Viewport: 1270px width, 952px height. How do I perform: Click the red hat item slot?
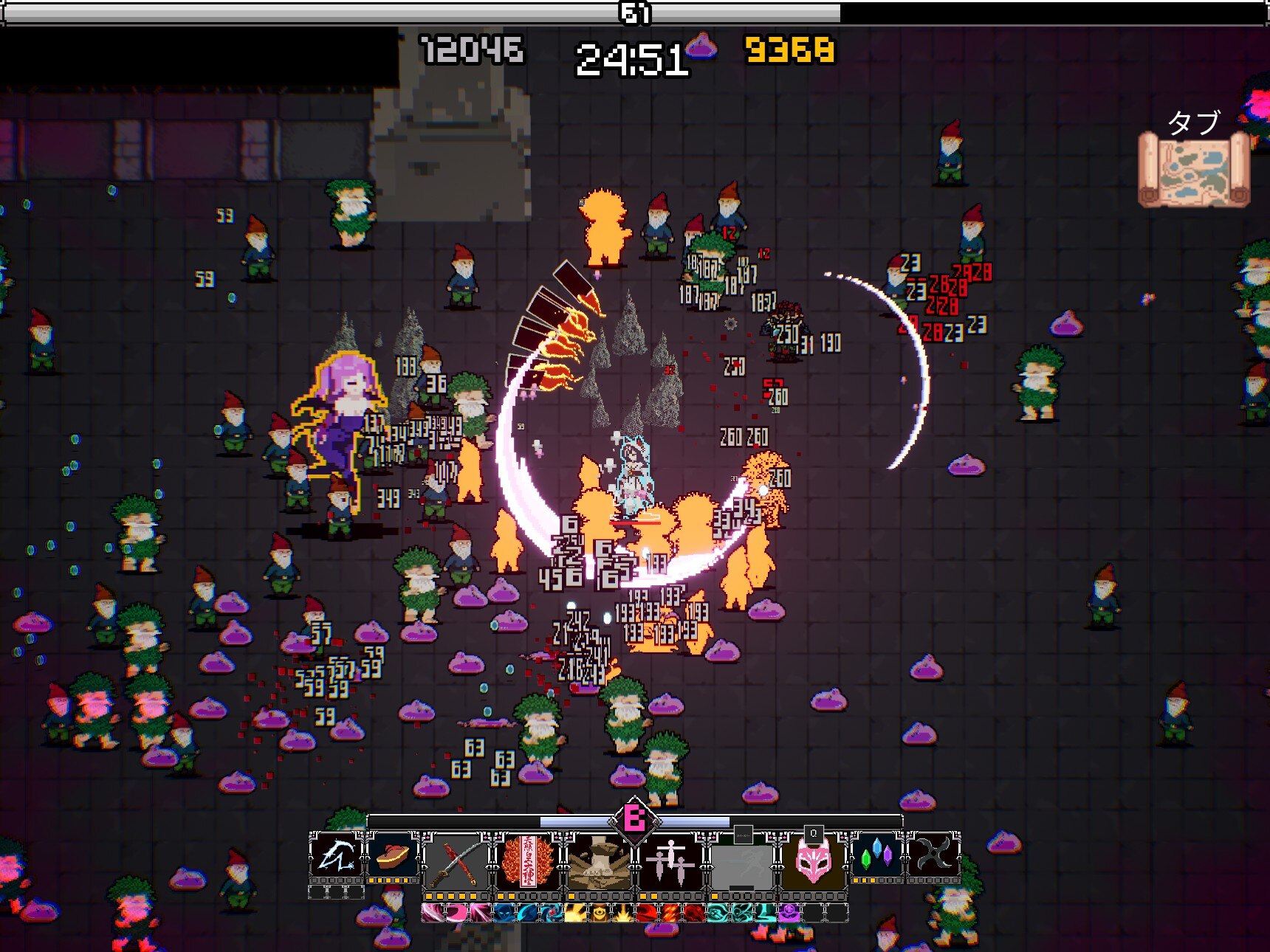point(393,858)
